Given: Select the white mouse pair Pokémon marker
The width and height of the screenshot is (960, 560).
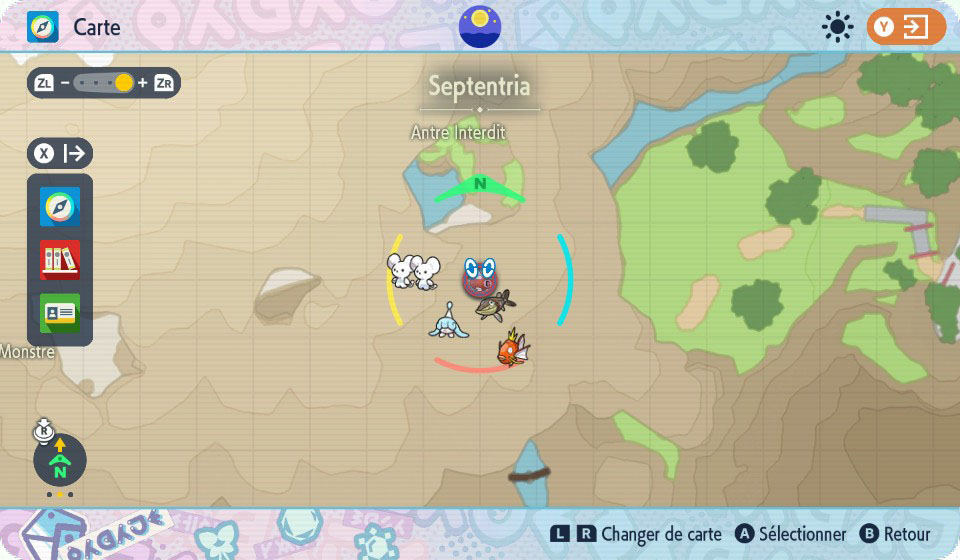Looking at the screenshot, I should [x=413, y=271].
